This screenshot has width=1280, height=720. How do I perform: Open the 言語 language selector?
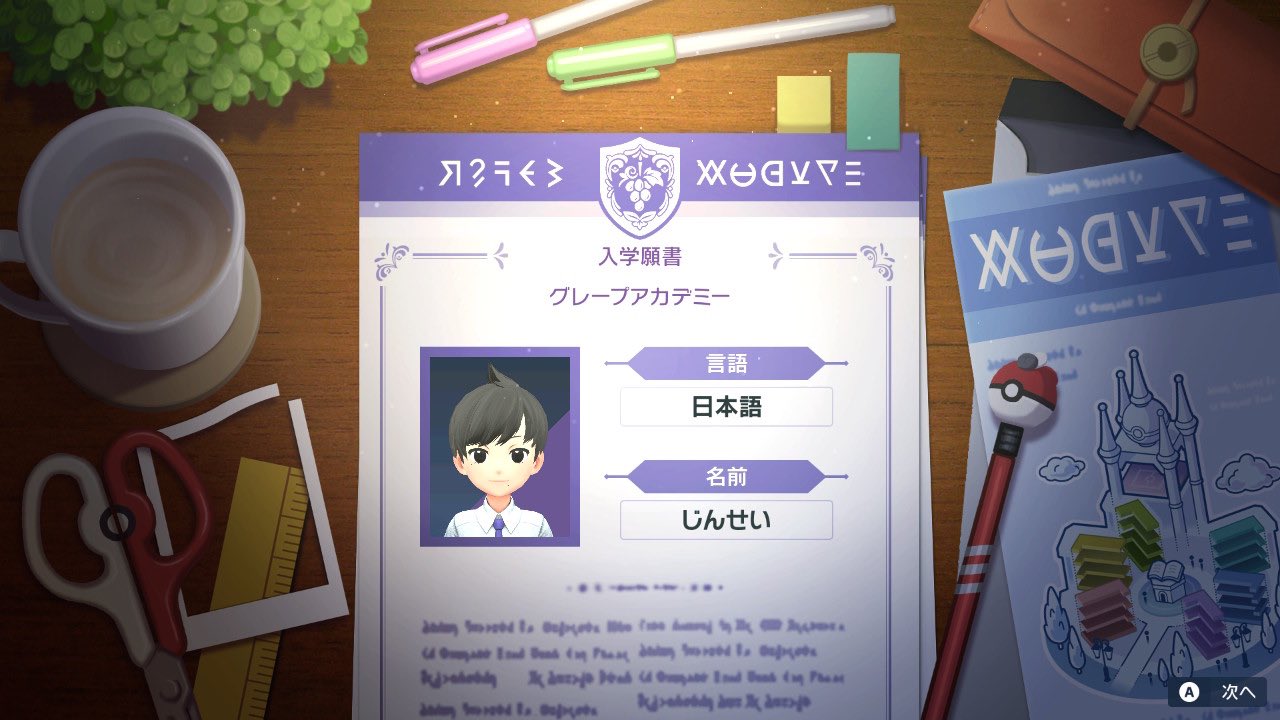(x=725, y=363)
